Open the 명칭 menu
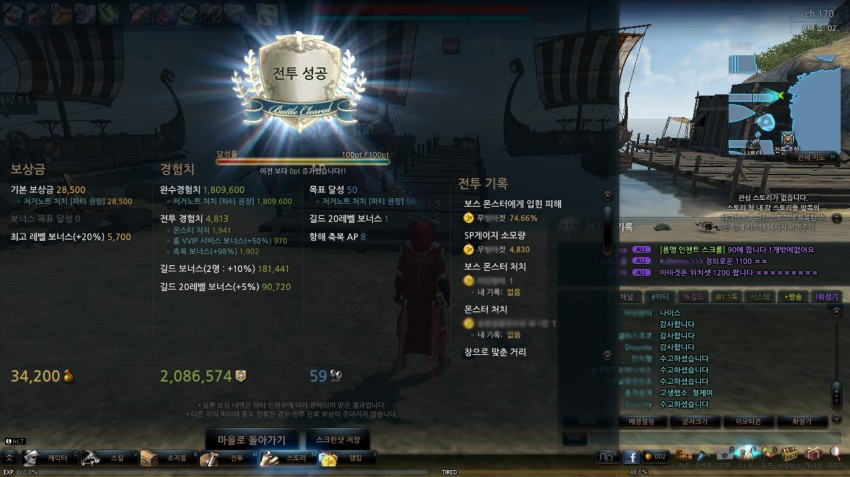This screenshot has height=477, width=850. (346, 458)
